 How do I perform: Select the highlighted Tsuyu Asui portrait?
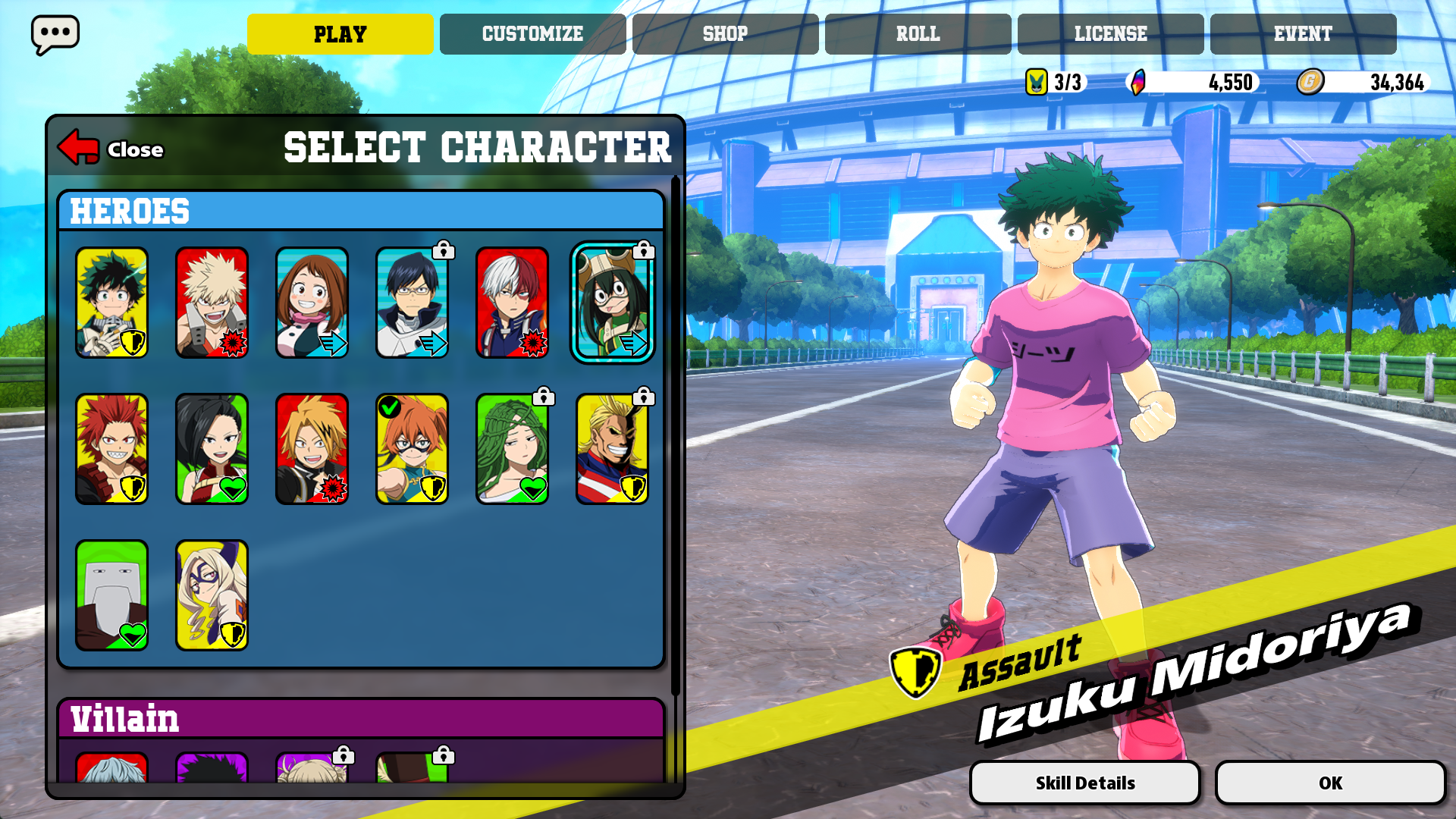(613, 303)
